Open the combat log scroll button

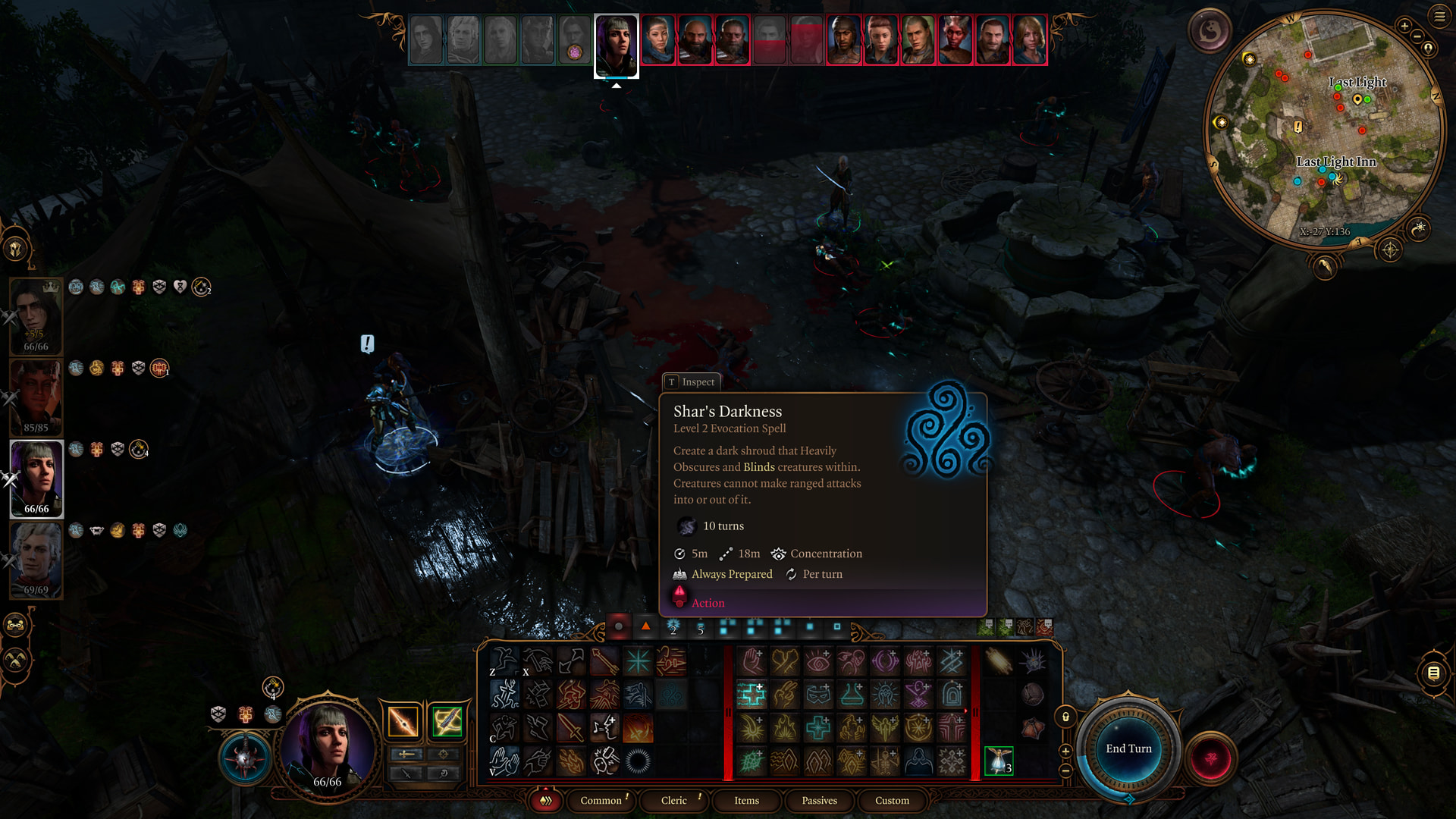[x=1433, y=673]
